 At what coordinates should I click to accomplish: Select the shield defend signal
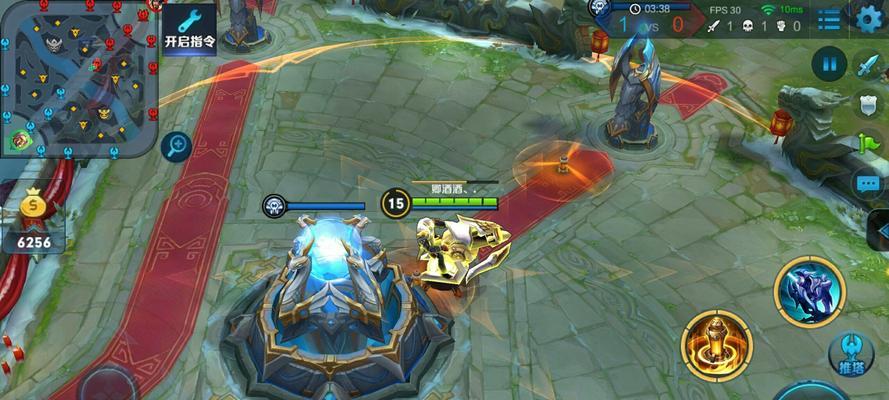tap(867, 105)
